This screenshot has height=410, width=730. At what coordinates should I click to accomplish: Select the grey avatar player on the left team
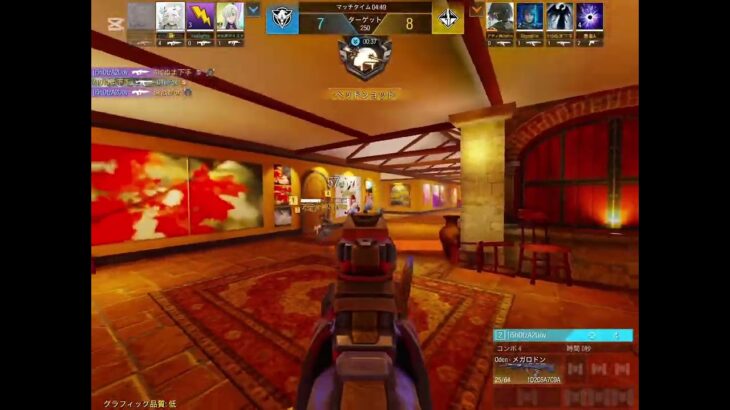tap(141, 17)
